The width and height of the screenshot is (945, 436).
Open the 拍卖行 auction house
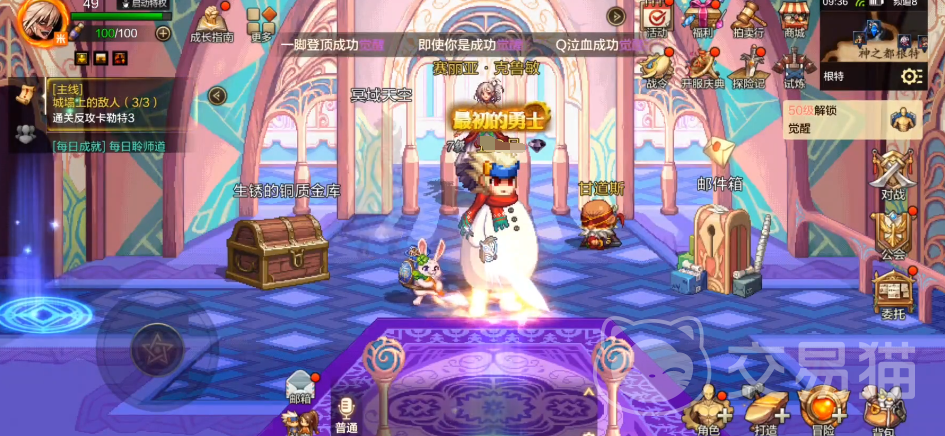click(748, 19)
